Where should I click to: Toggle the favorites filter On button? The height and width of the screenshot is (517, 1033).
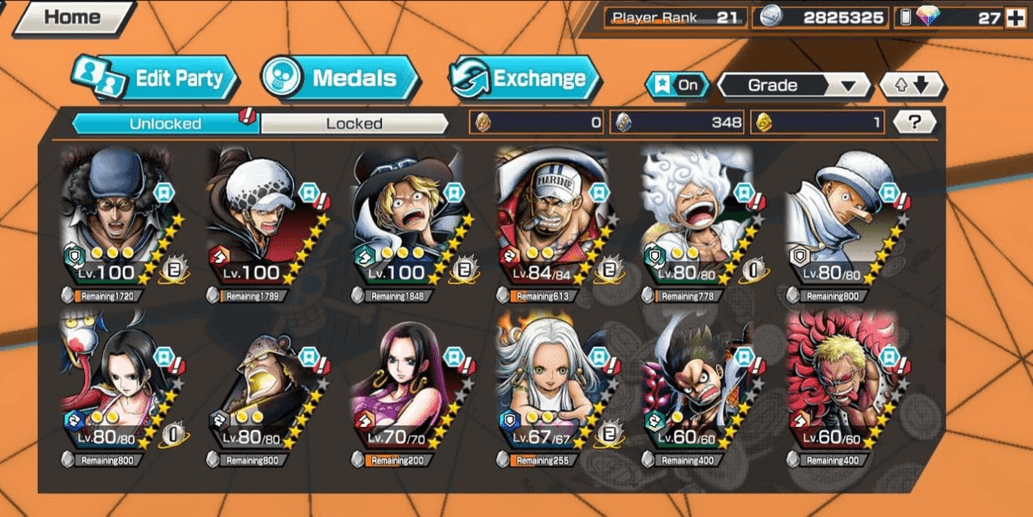click(677, 85)
